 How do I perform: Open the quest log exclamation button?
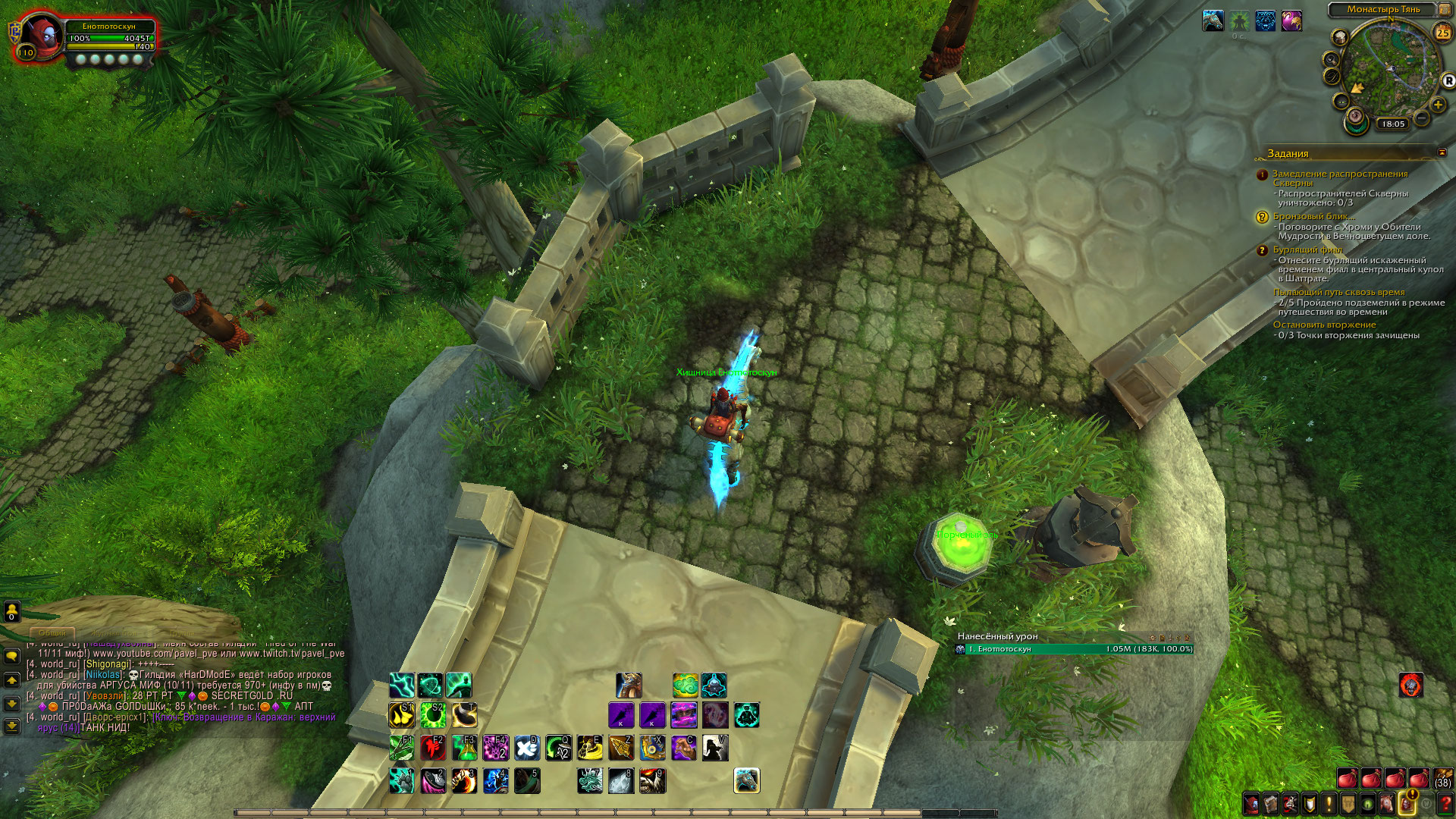coord(1329,805)
